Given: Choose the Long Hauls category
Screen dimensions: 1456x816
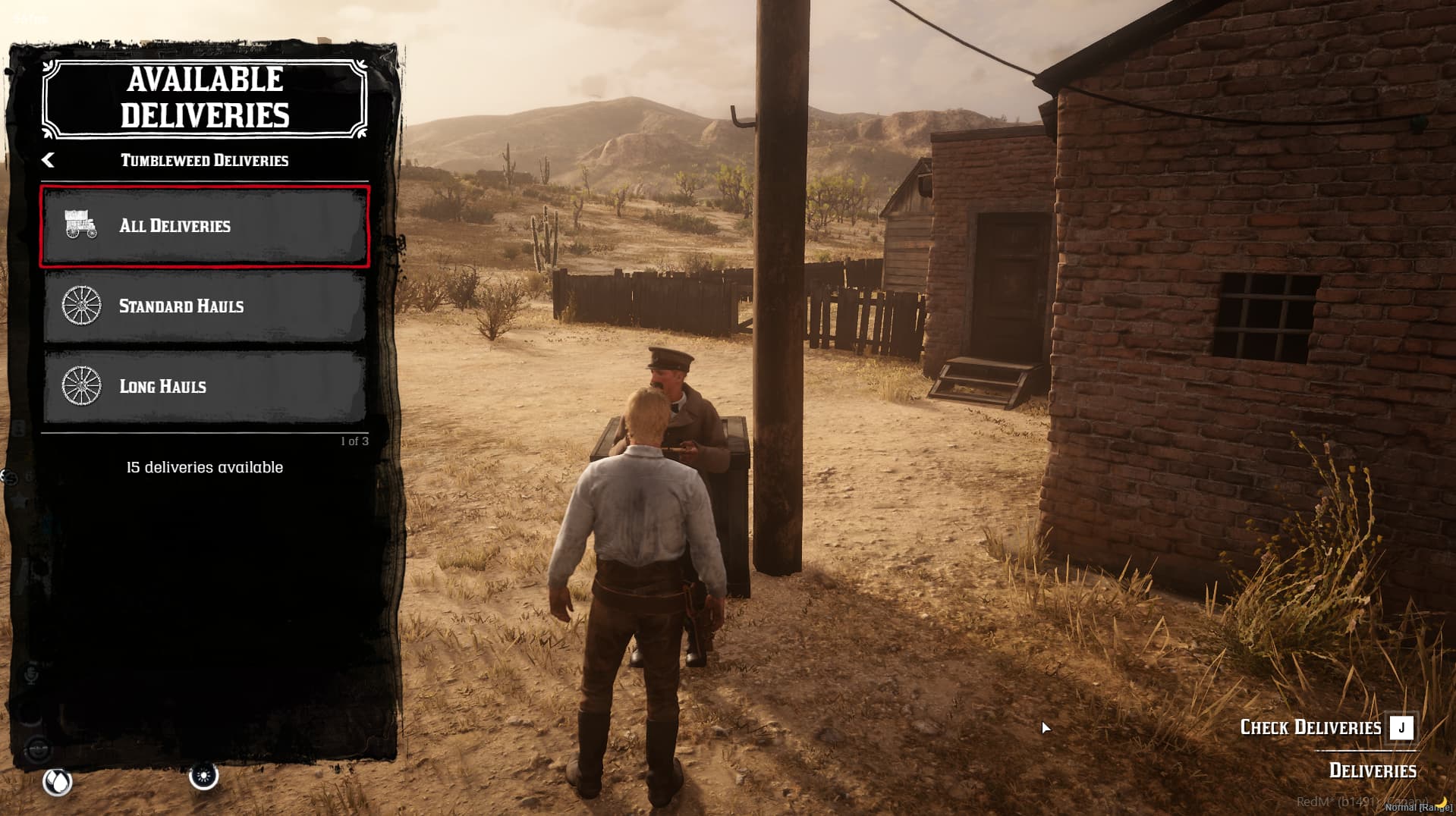Looking at the screenshot, I should click(x=205, y=387).
